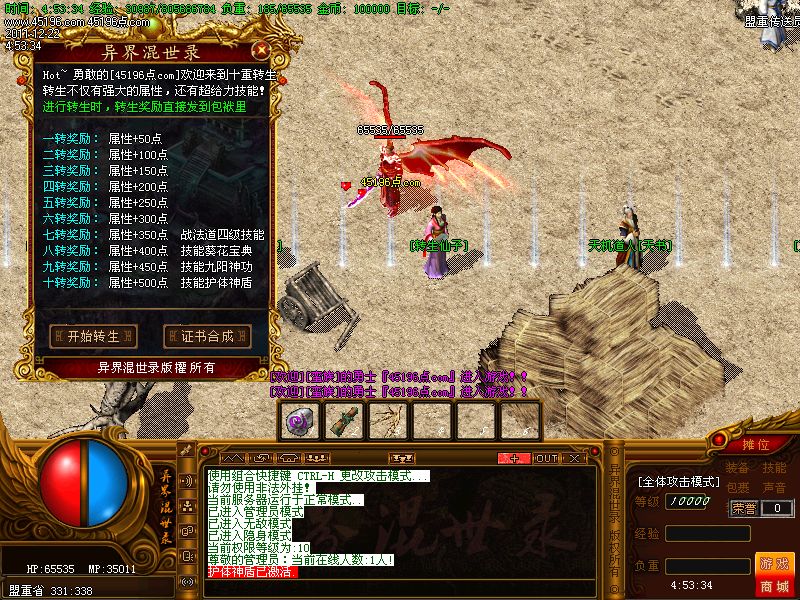The image size is (800, 600).
Task: Select the twig bundle hotbar slot
Action: click(x=388, y=421)
